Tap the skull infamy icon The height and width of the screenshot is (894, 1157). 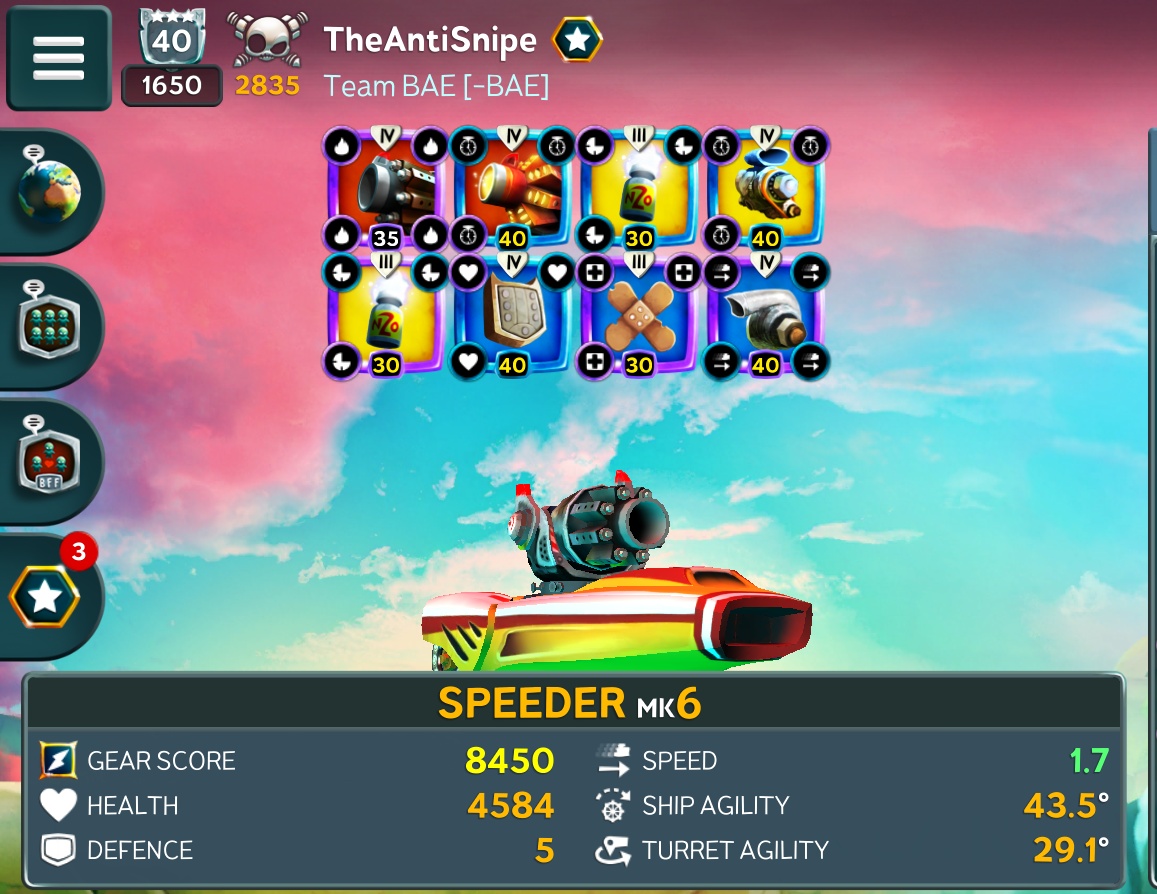coord(268,40)
